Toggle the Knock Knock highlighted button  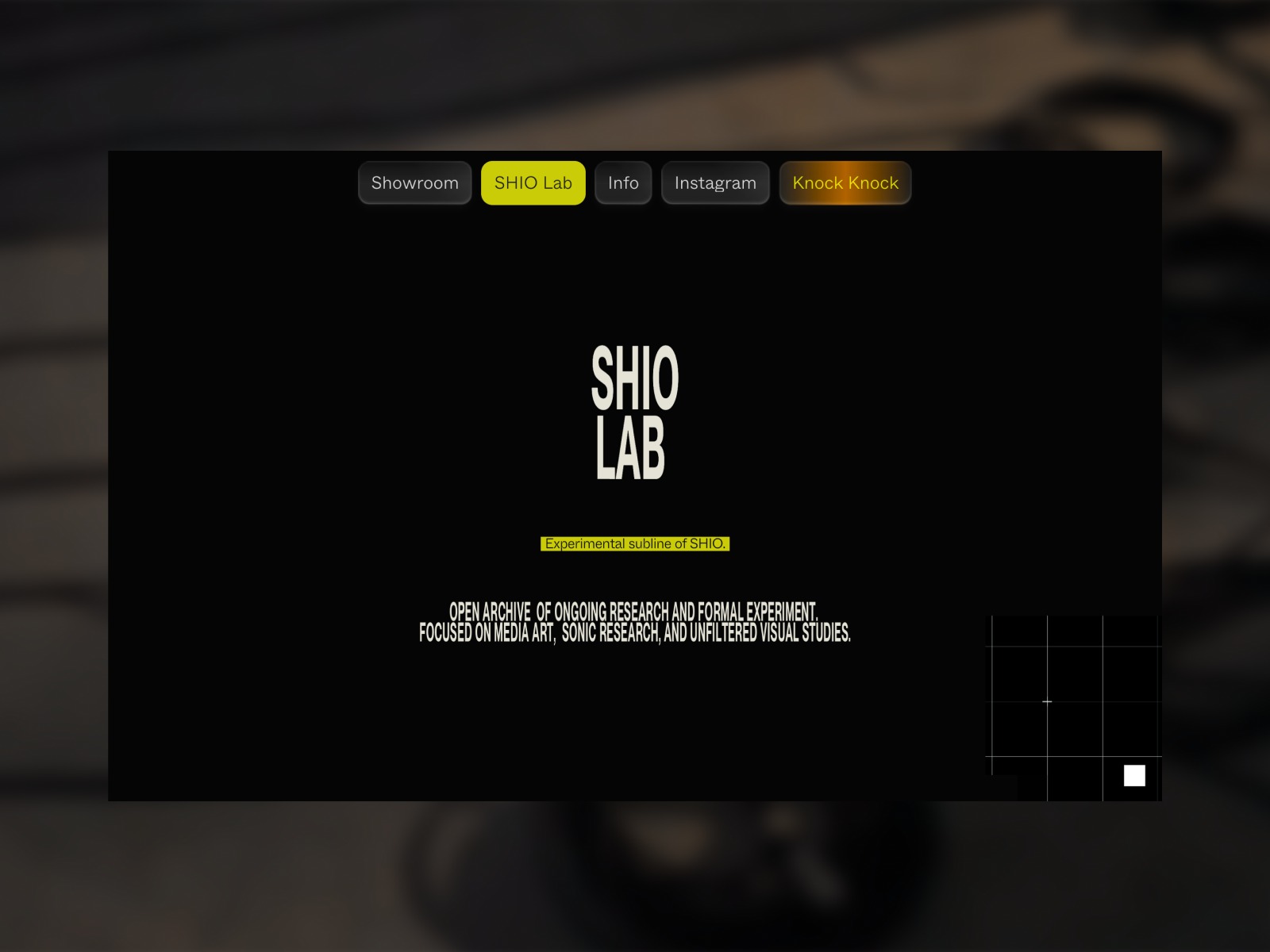point(845,182)
